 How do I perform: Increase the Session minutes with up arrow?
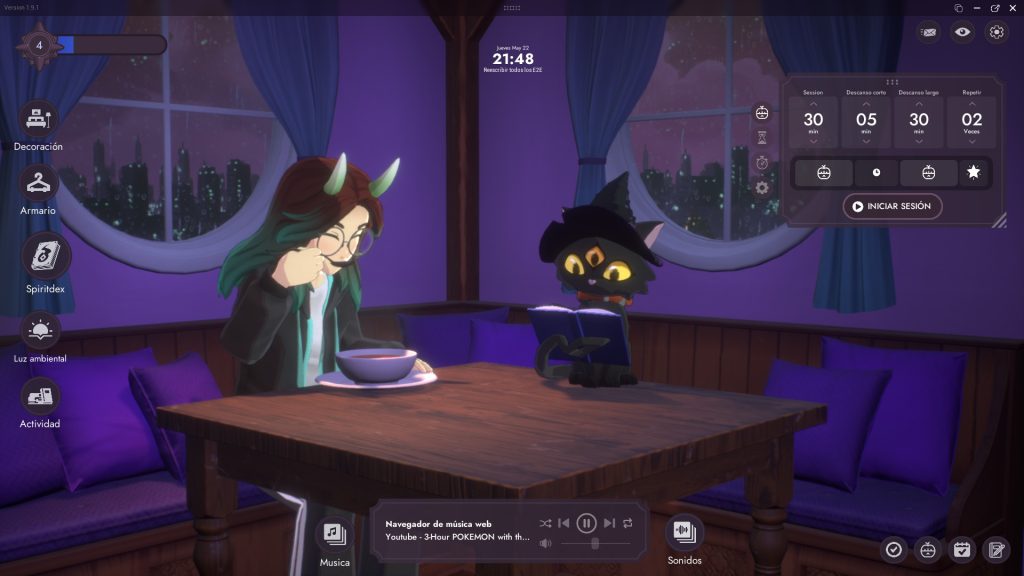[x=813, y=103]
